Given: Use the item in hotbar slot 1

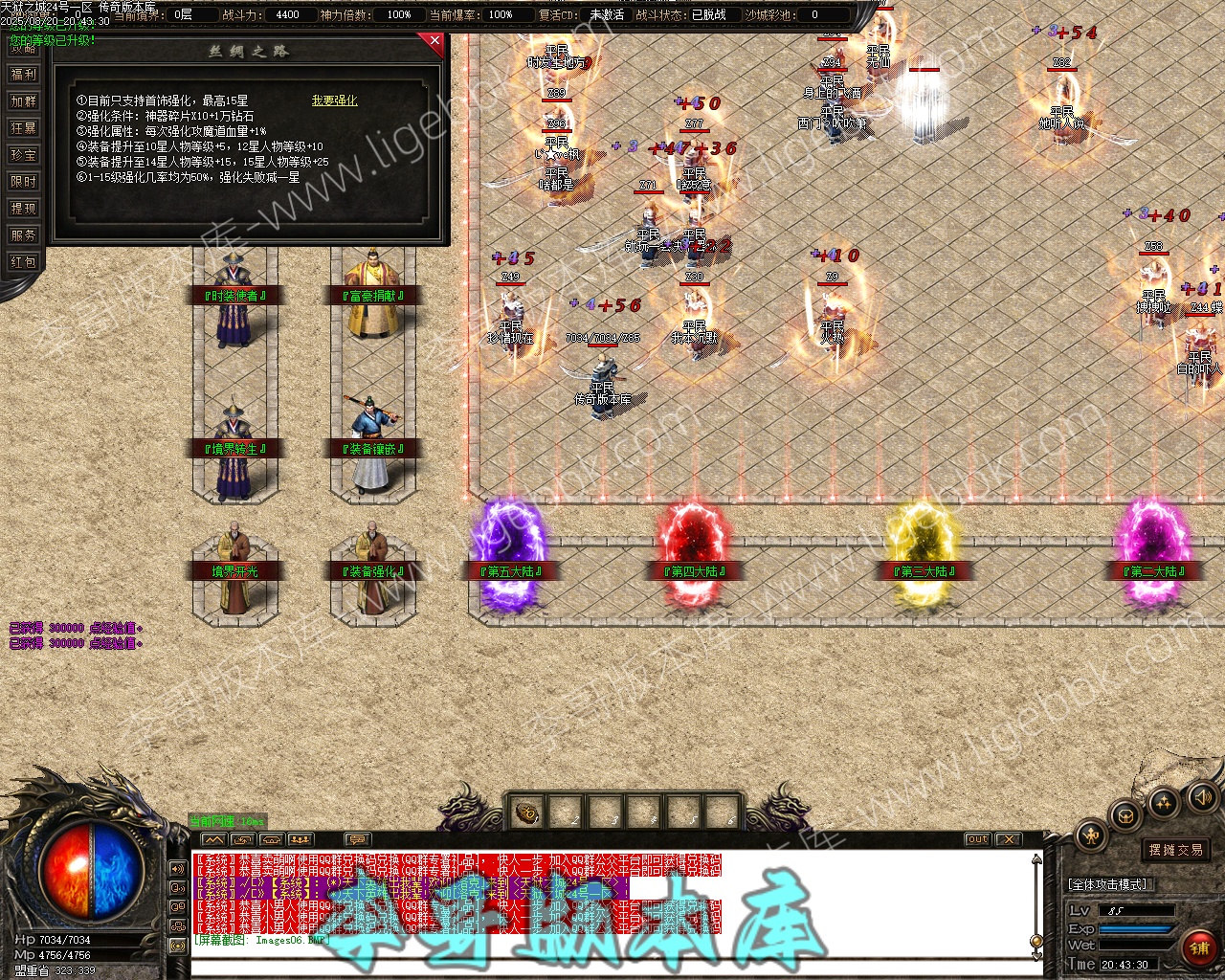Looking at the screenshot, I should pyautogui.click(x=526, y=814).
